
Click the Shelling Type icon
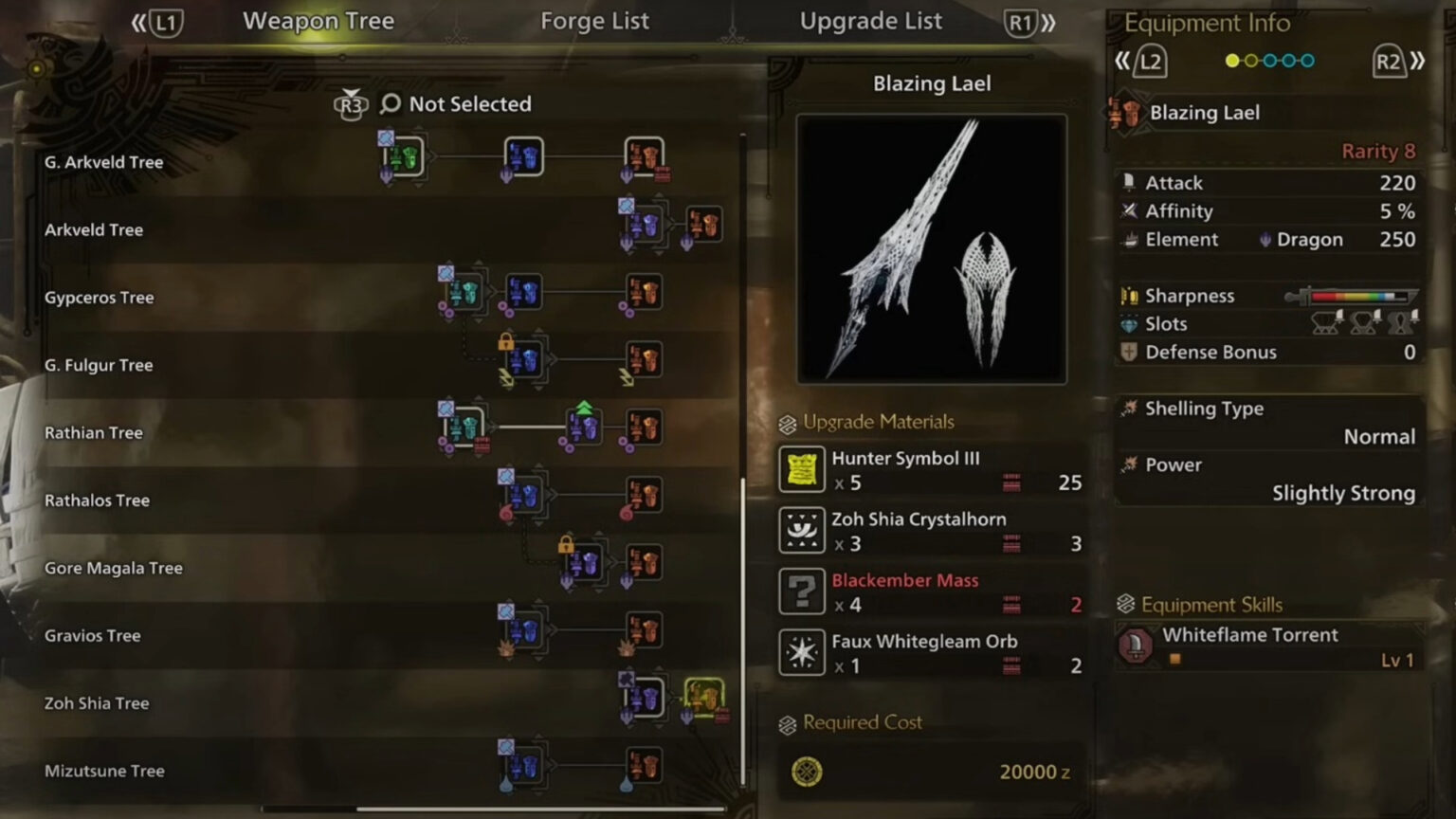pos(1130,408)
